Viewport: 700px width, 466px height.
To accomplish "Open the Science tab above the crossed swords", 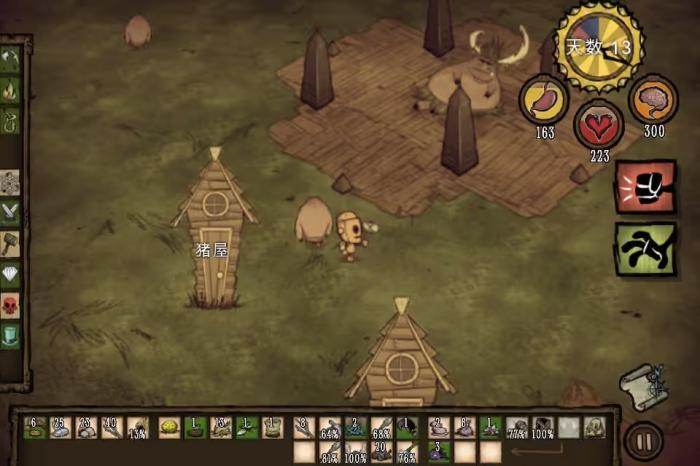I will (10, 182).
